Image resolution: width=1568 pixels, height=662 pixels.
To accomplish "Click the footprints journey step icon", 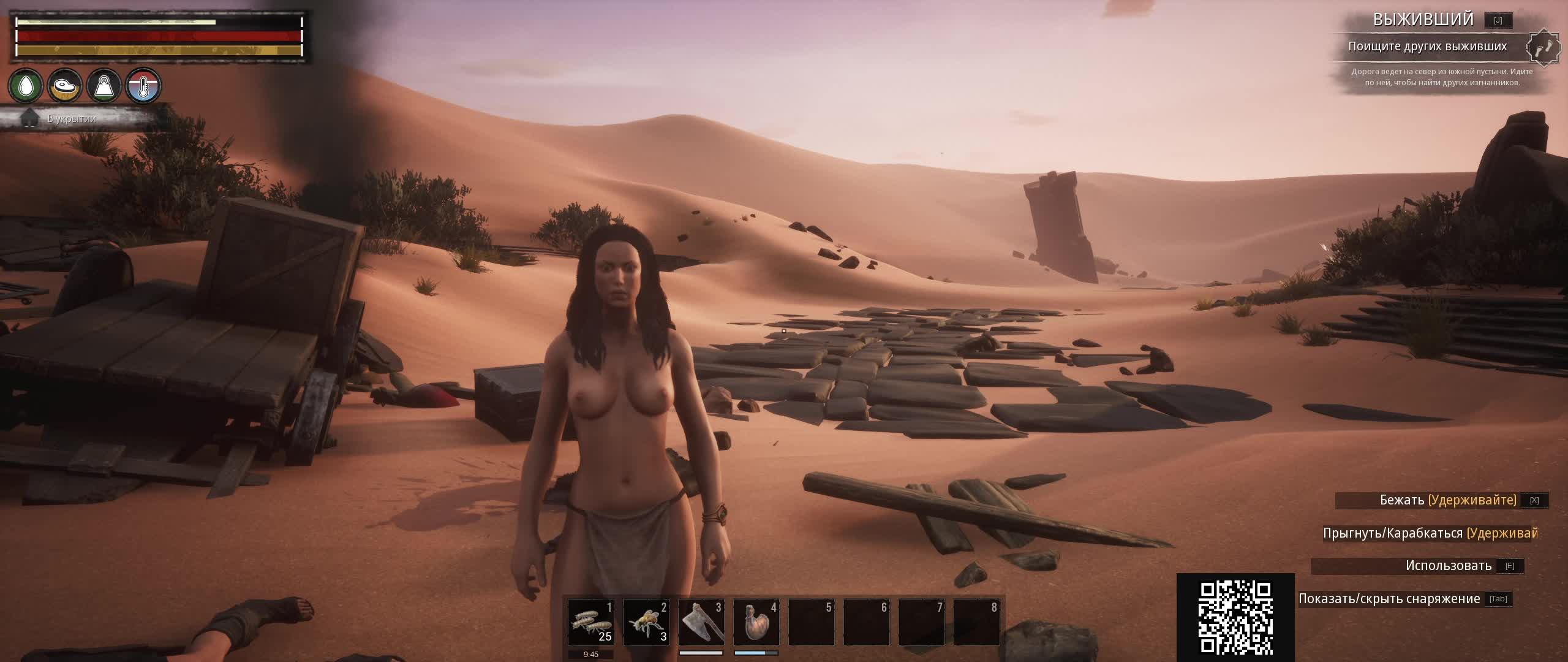I will click(1543, 48).
